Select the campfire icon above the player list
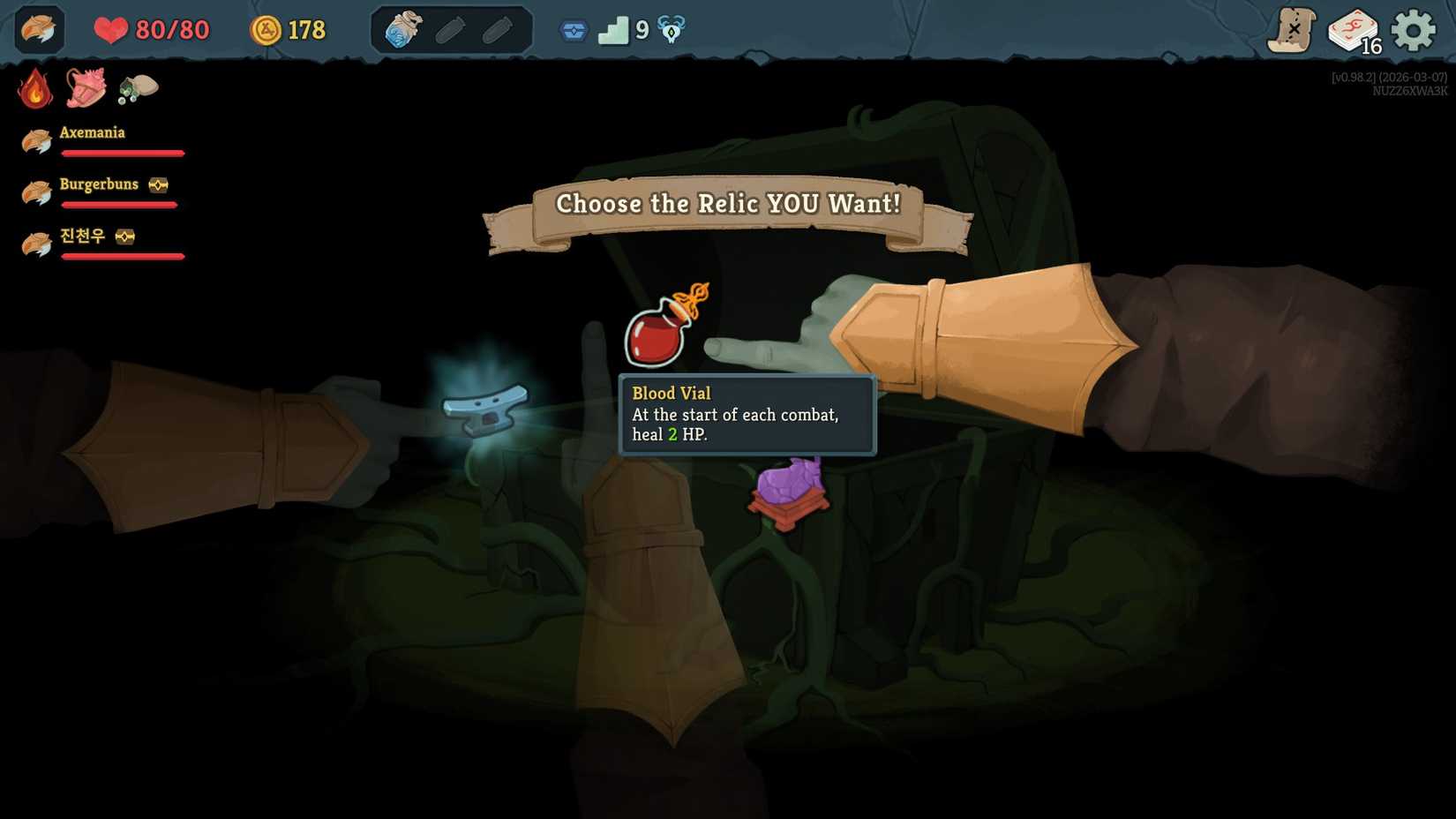Viewport: 1456px width, 819px height. click(x=35, y=88)
